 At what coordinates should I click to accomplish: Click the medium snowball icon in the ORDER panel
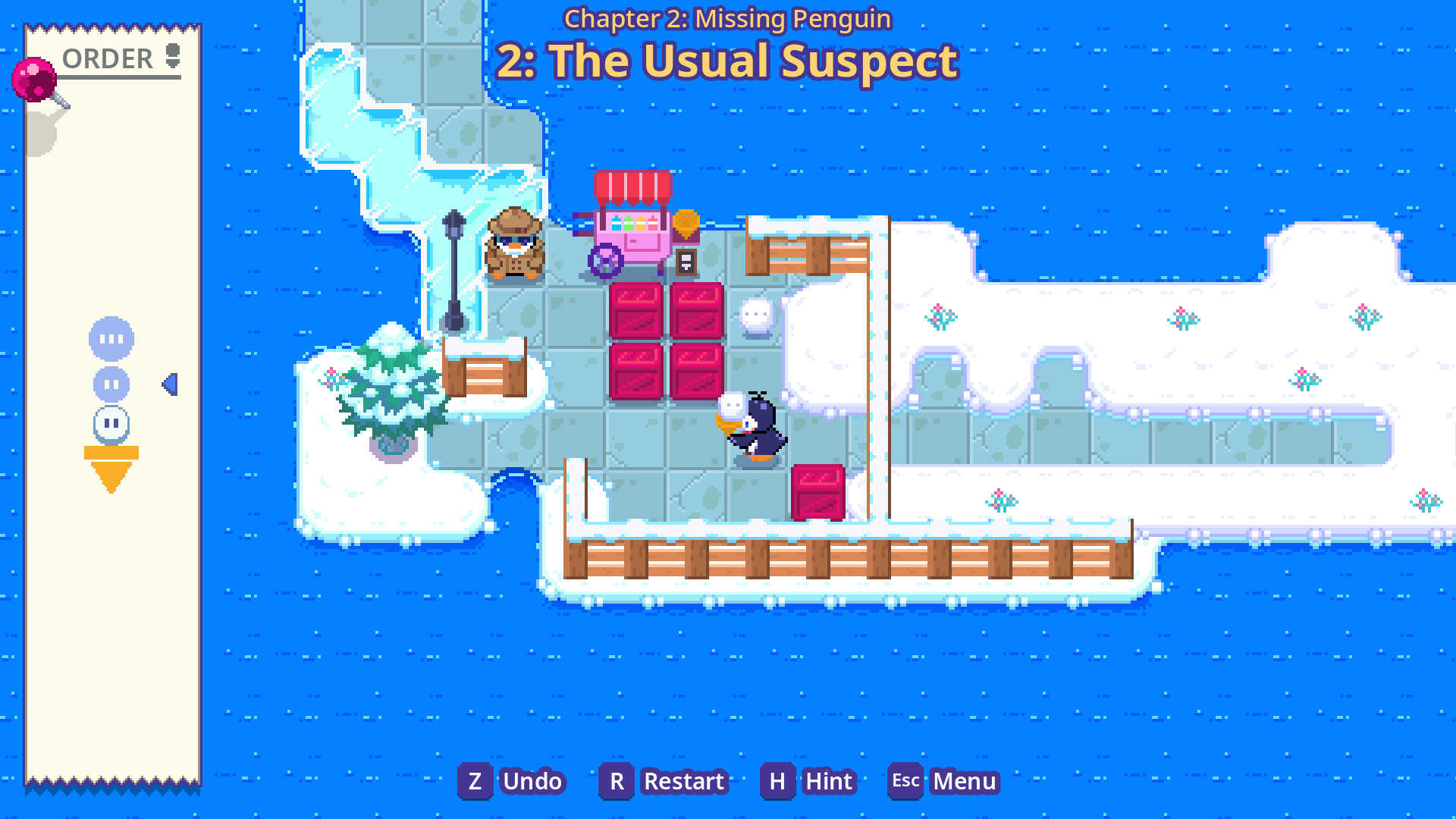111,384
